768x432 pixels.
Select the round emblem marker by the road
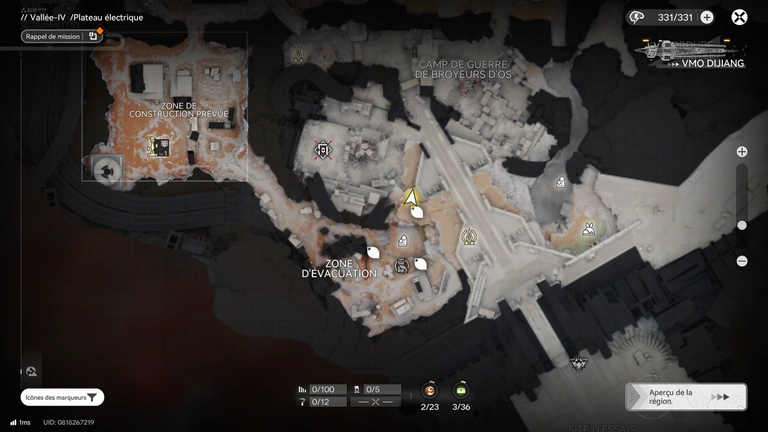(469, 237)
